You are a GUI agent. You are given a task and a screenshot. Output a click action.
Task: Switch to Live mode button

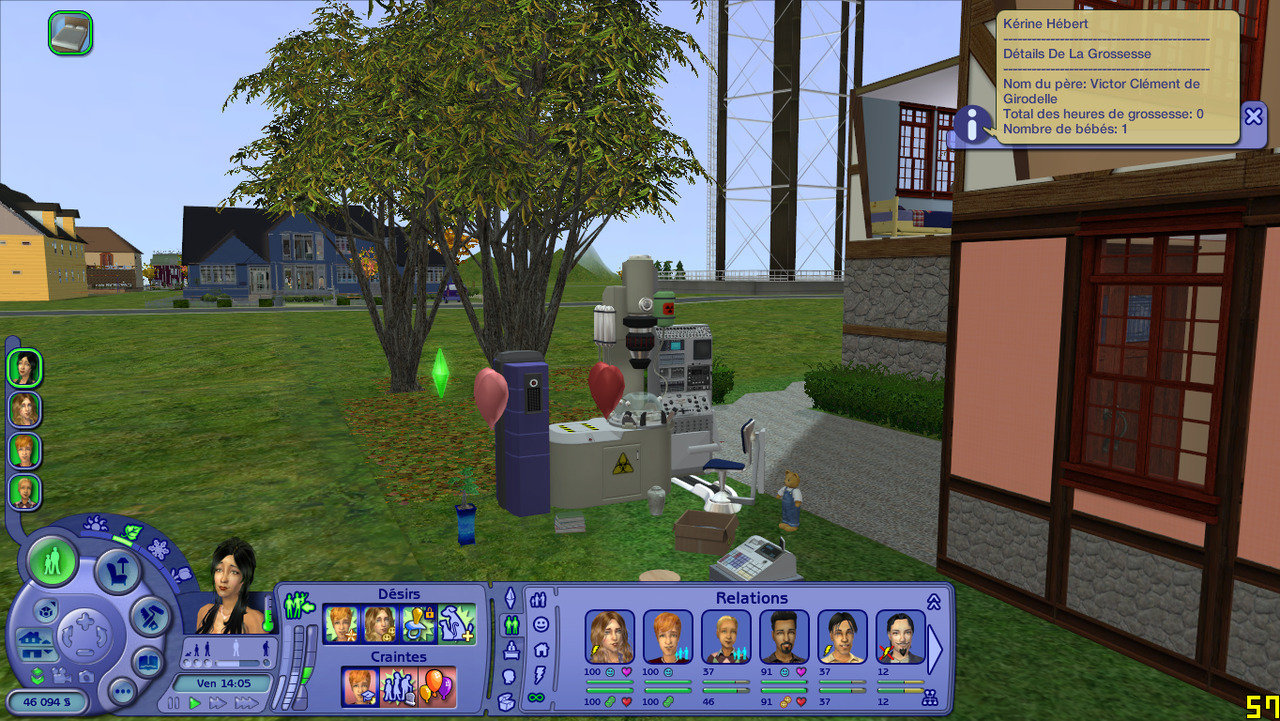click(x=52, y=562)
